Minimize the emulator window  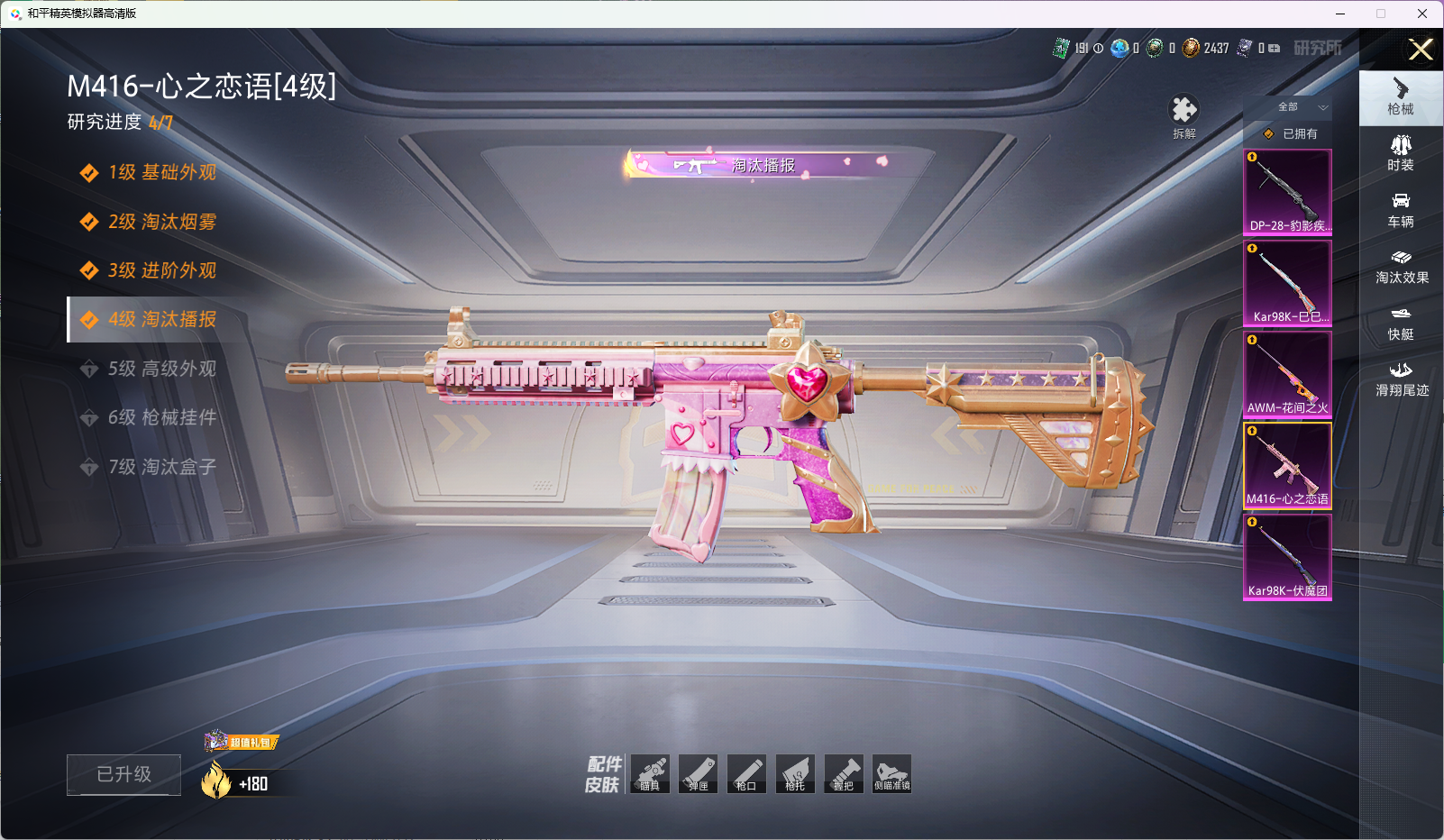pyautogui.click(x=1340, y=14)
